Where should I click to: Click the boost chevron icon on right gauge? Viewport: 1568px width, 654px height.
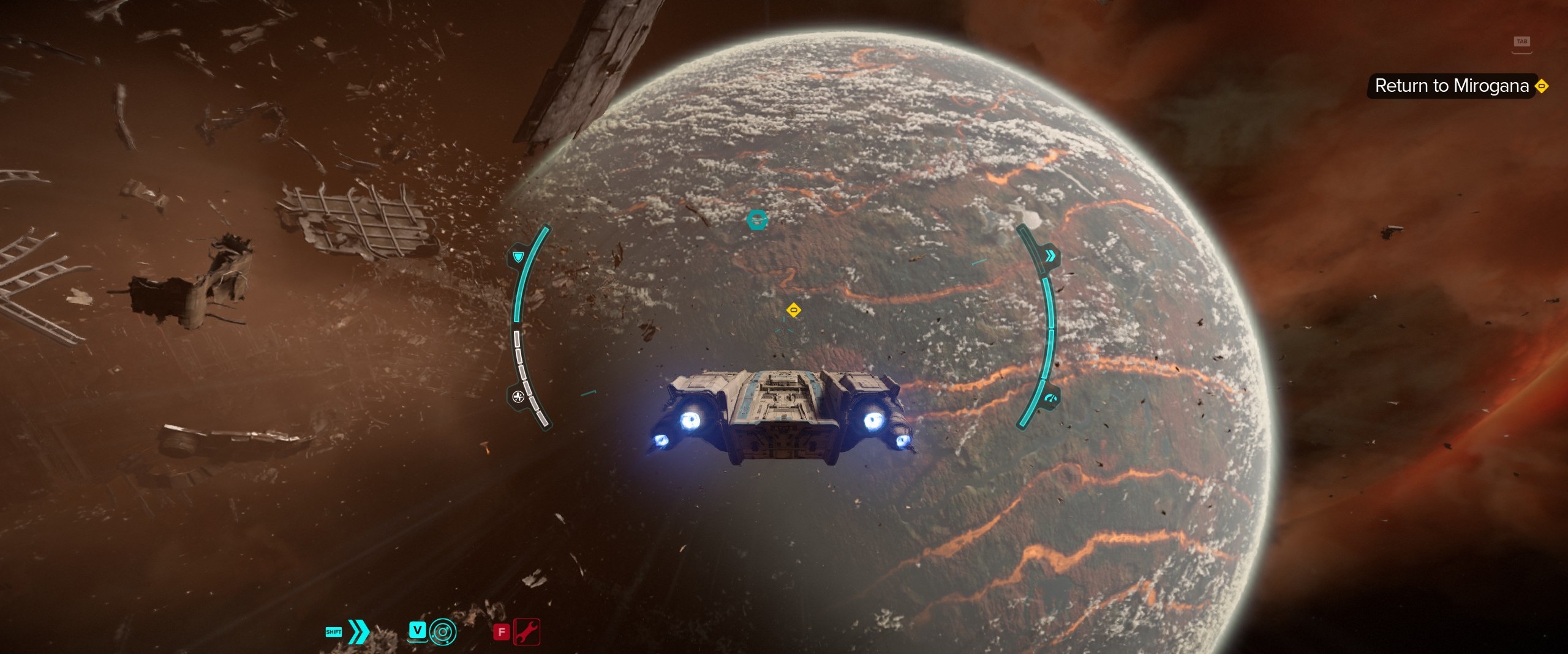1050,255
